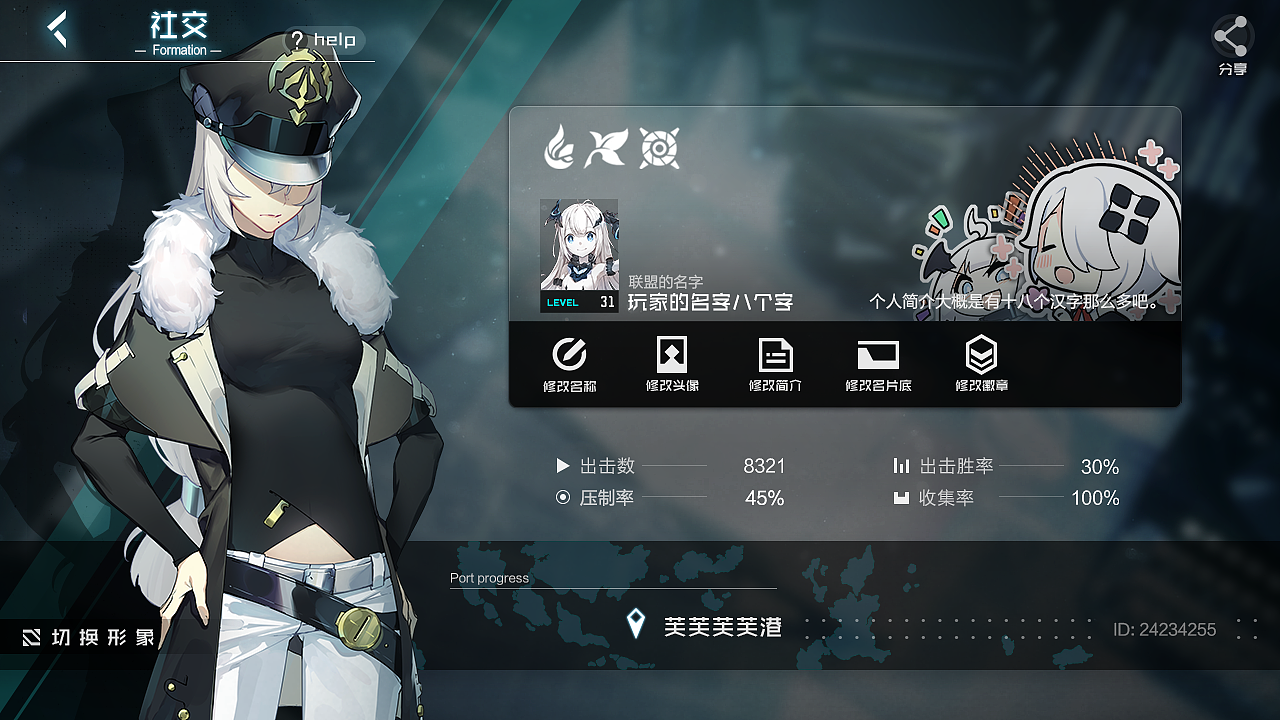Screen dimensions: 1280x720
Task: Tap the 分享 share icon
Action: [1231, 38]
